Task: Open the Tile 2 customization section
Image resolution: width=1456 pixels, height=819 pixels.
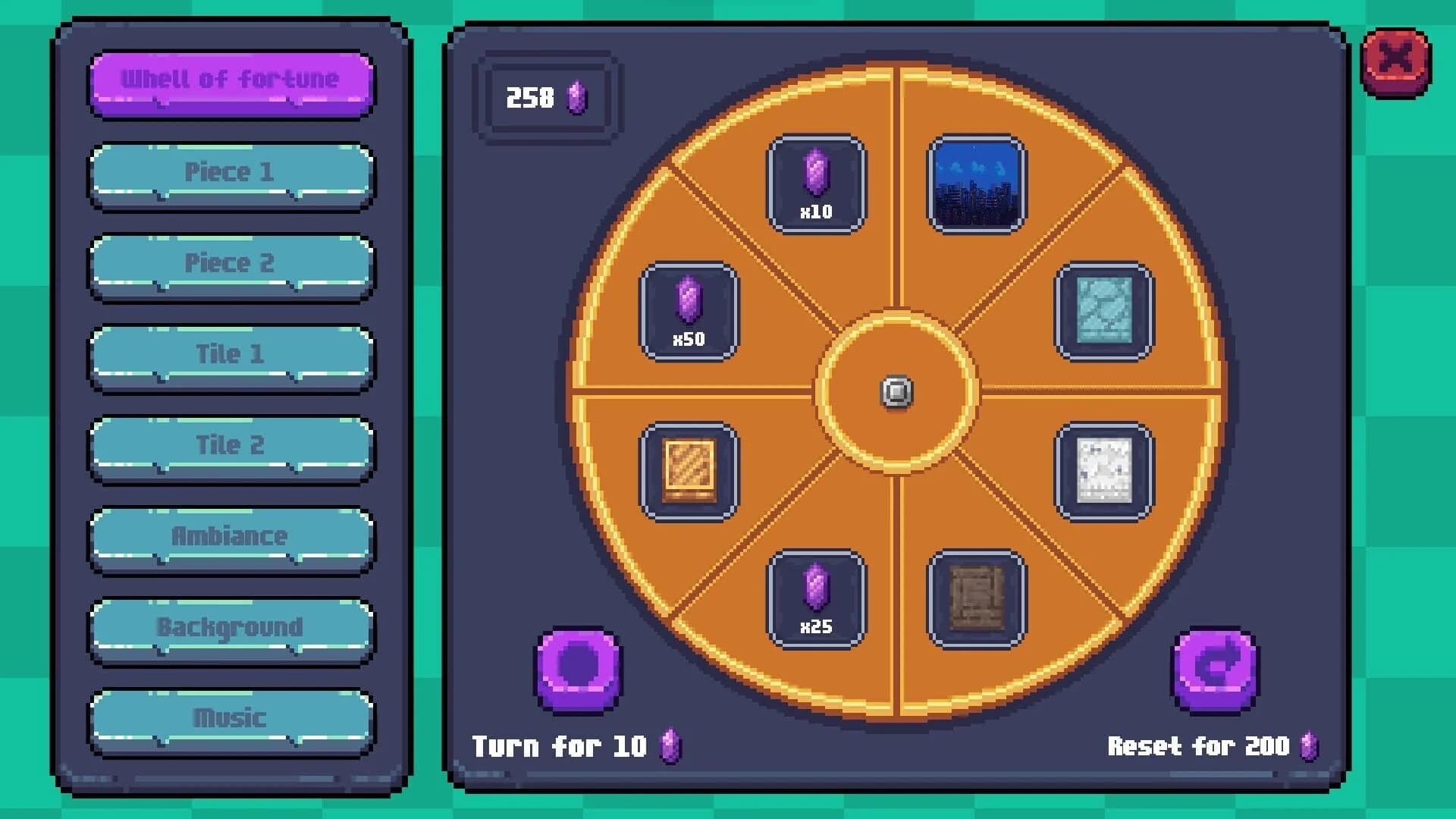Action: pyautogui.click(x=230, y=444)
